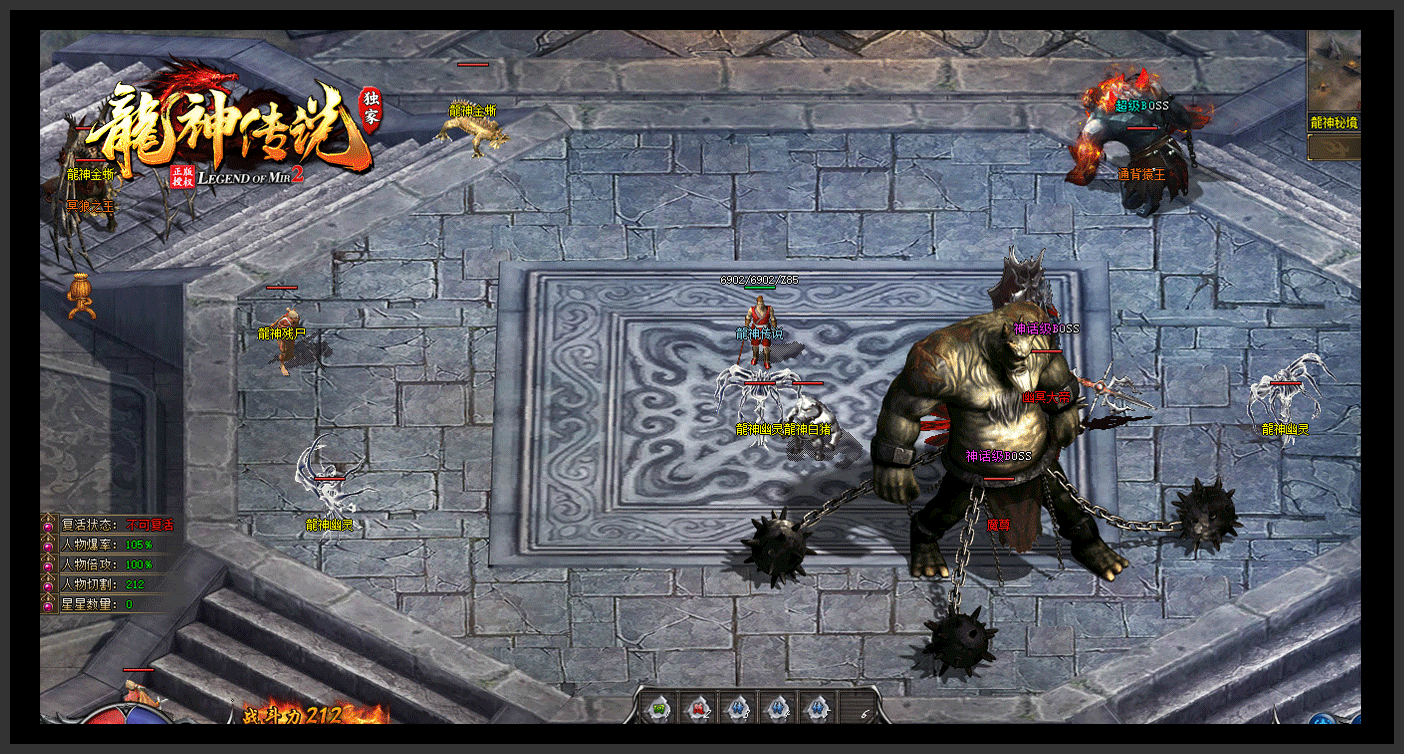
Task: Use the green potion in hotbar slot 1
Action: click(x=658, y=708)
